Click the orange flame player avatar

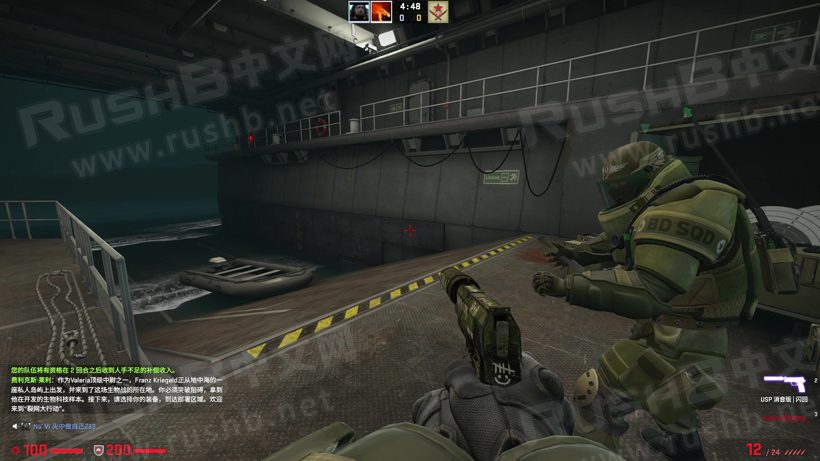coord(381,11)
